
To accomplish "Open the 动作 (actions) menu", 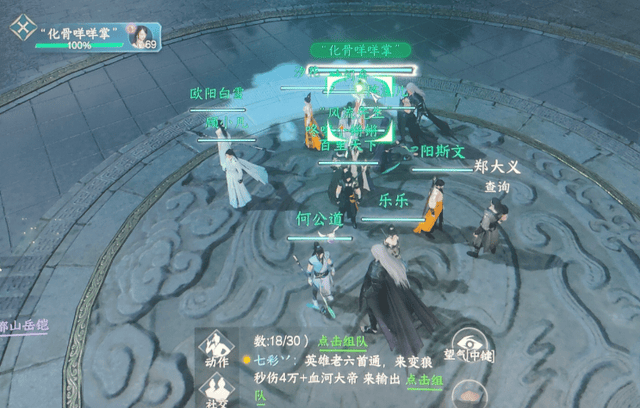I will (x=216, y=347).
